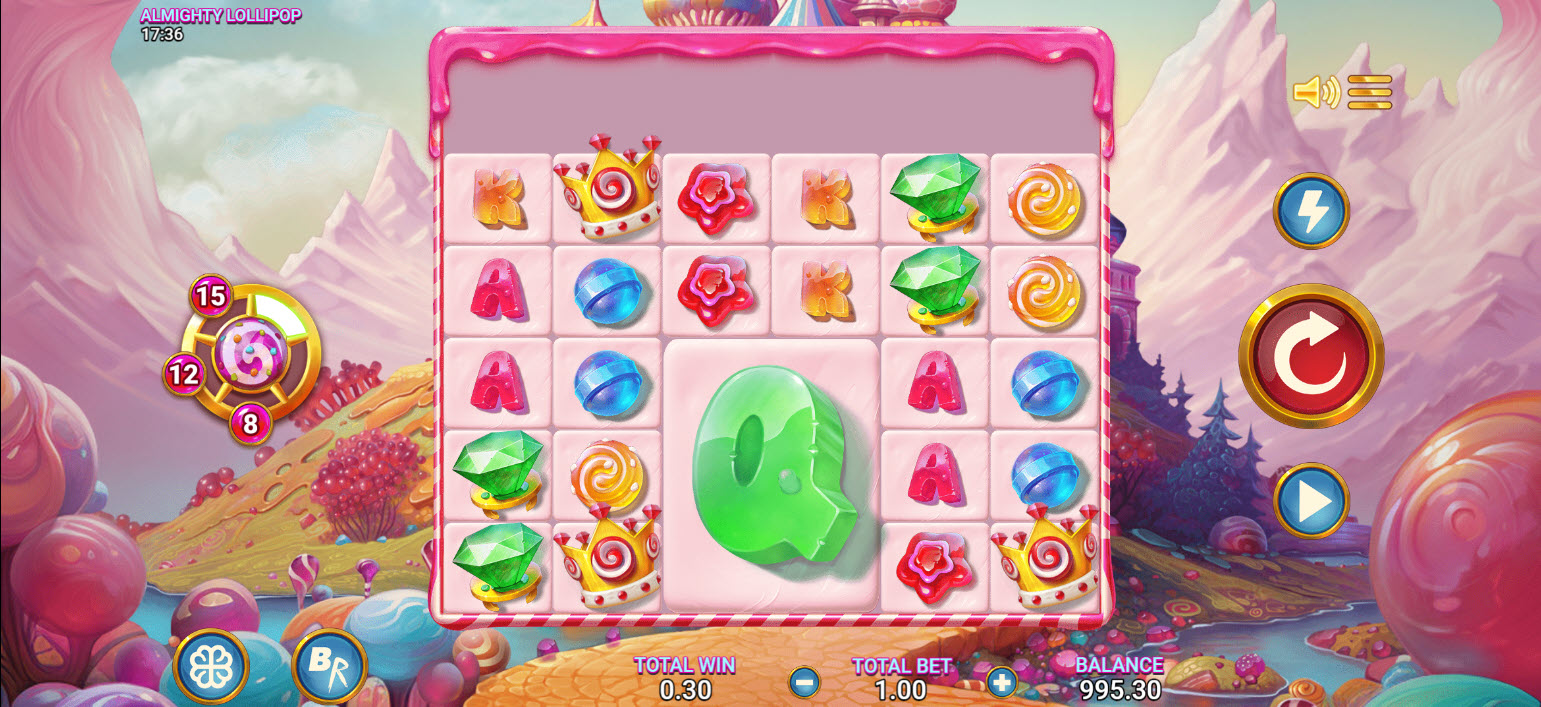
Task: Decrease total bet with minus button
Action: click(805, 682)
